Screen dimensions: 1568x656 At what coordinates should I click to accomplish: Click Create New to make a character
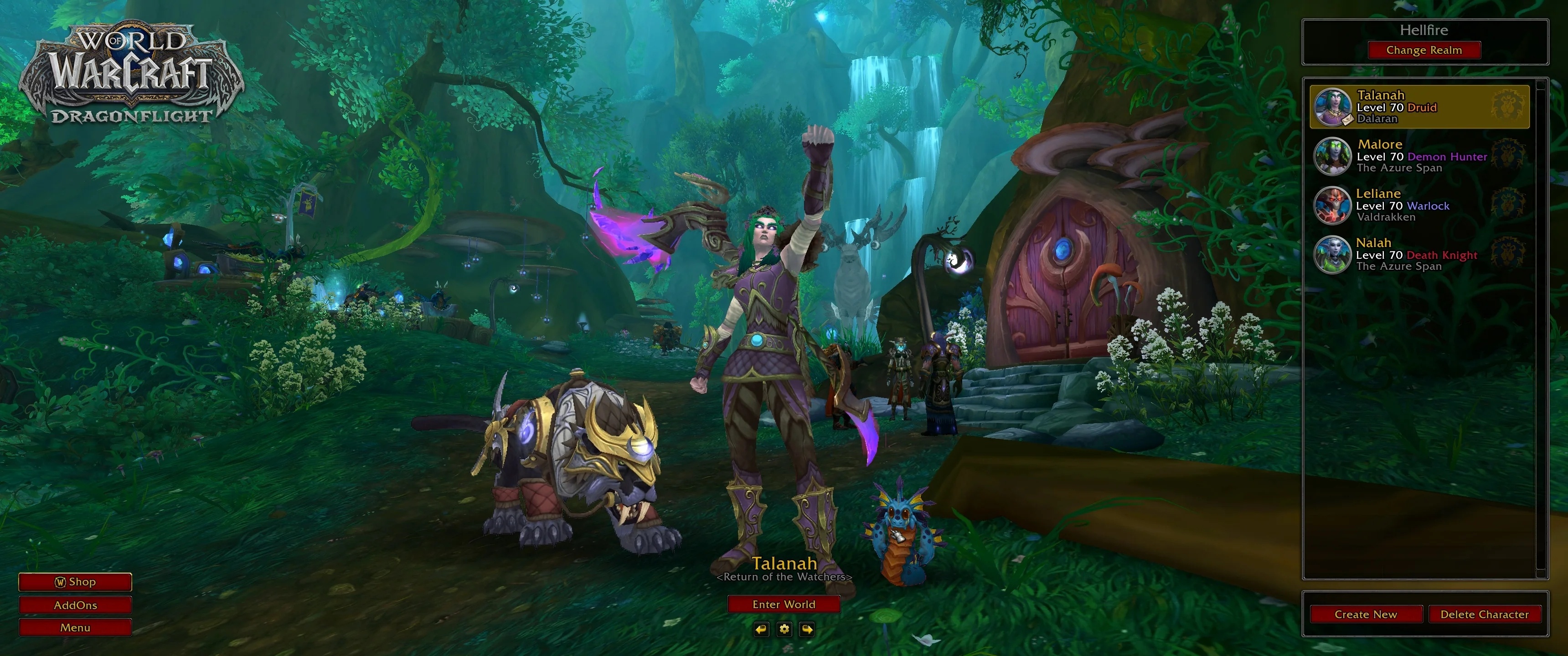point(1366,614)
